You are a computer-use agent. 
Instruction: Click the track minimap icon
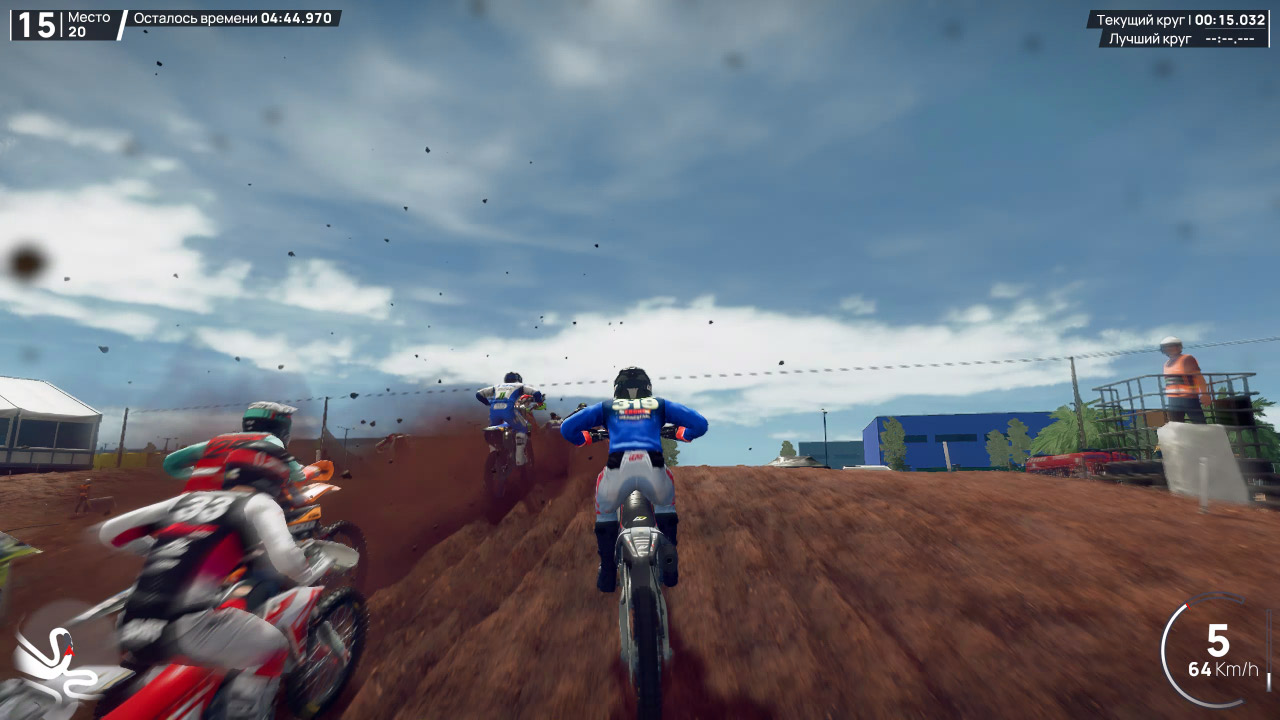[62, 660]
